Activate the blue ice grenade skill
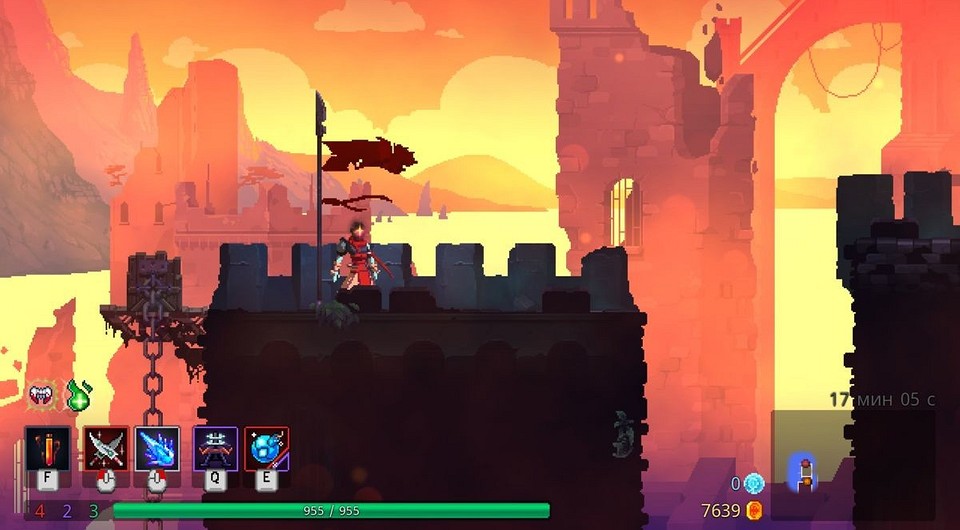960x530 pixels. click(x=266, y=447)
